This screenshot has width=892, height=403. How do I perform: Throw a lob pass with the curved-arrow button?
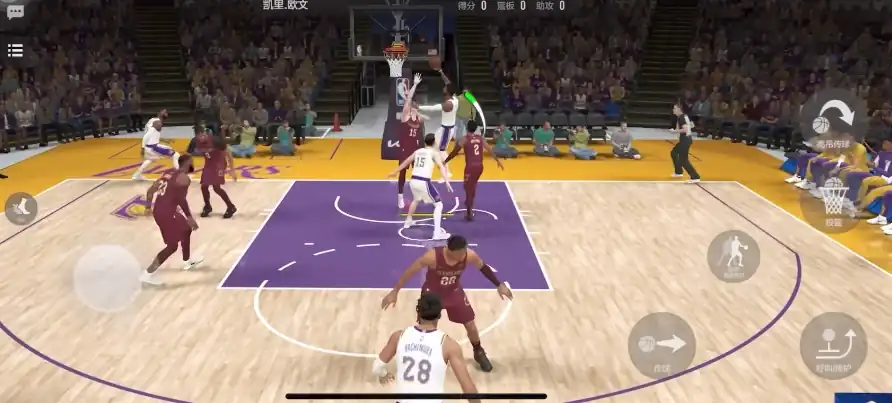(x=833, y=122)
